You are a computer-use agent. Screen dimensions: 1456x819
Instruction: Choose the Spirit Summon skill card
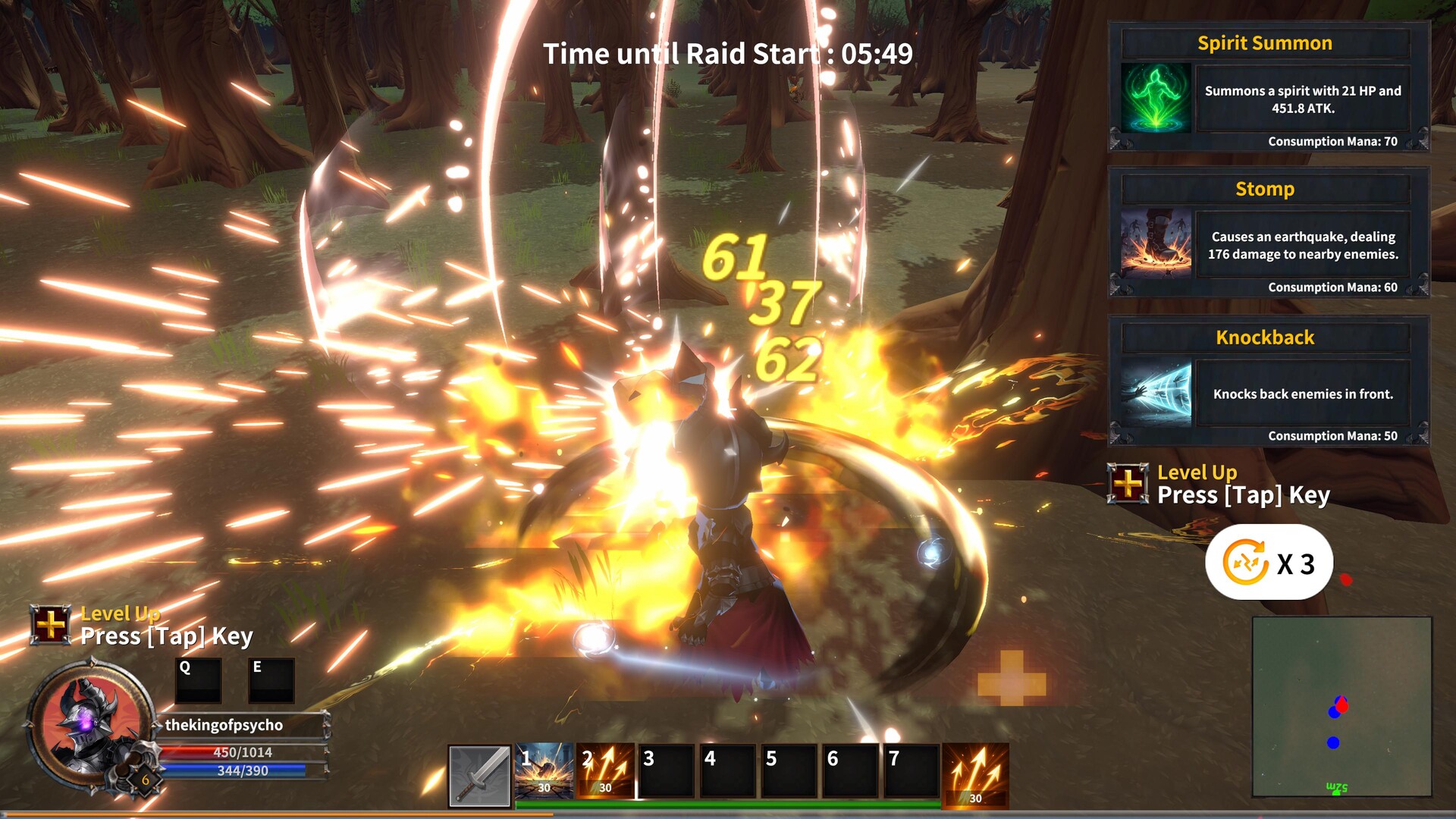point(1268,87)
